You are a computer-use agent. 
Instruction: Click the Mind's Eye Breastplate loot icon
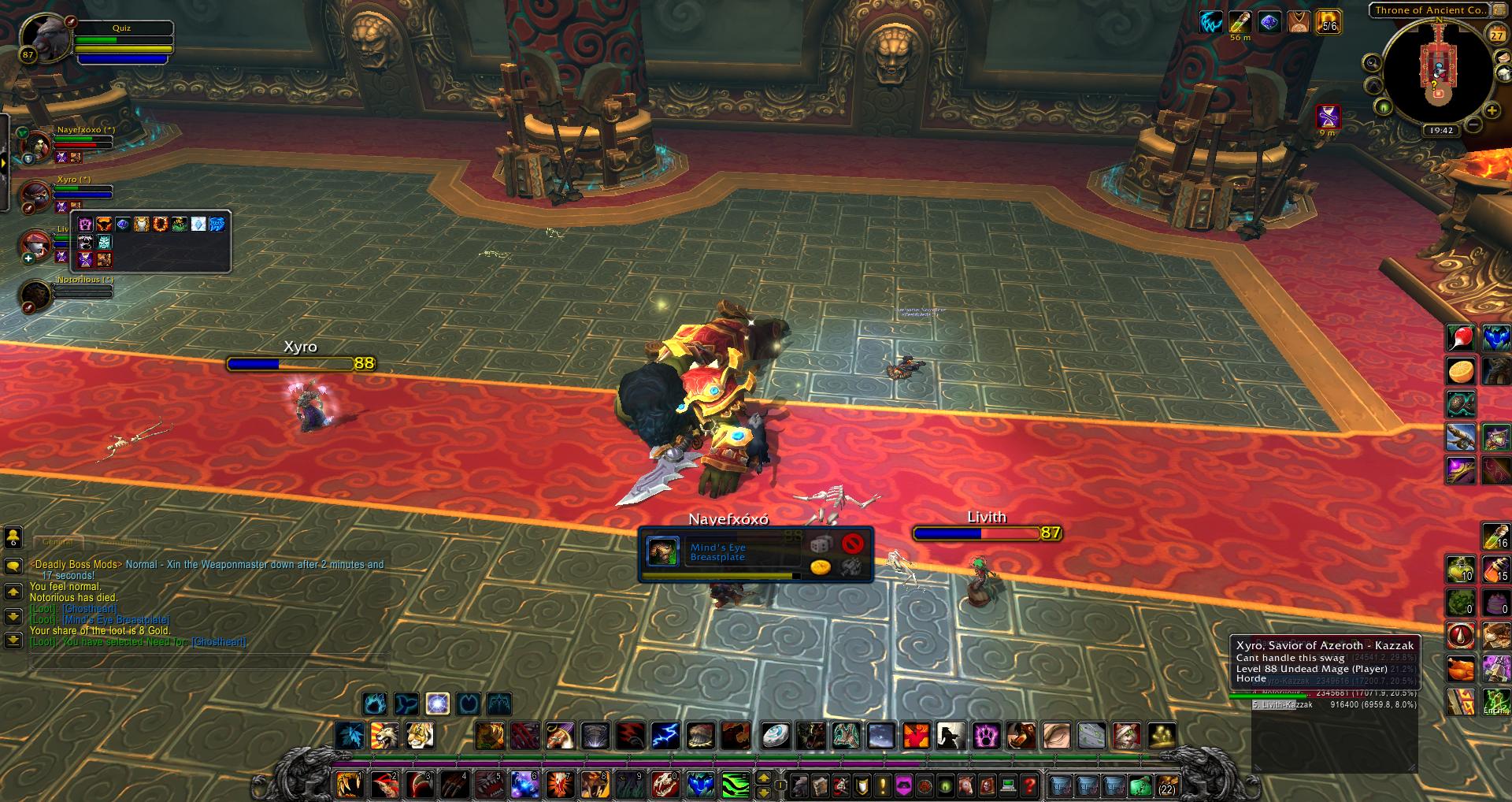point(662,551)
